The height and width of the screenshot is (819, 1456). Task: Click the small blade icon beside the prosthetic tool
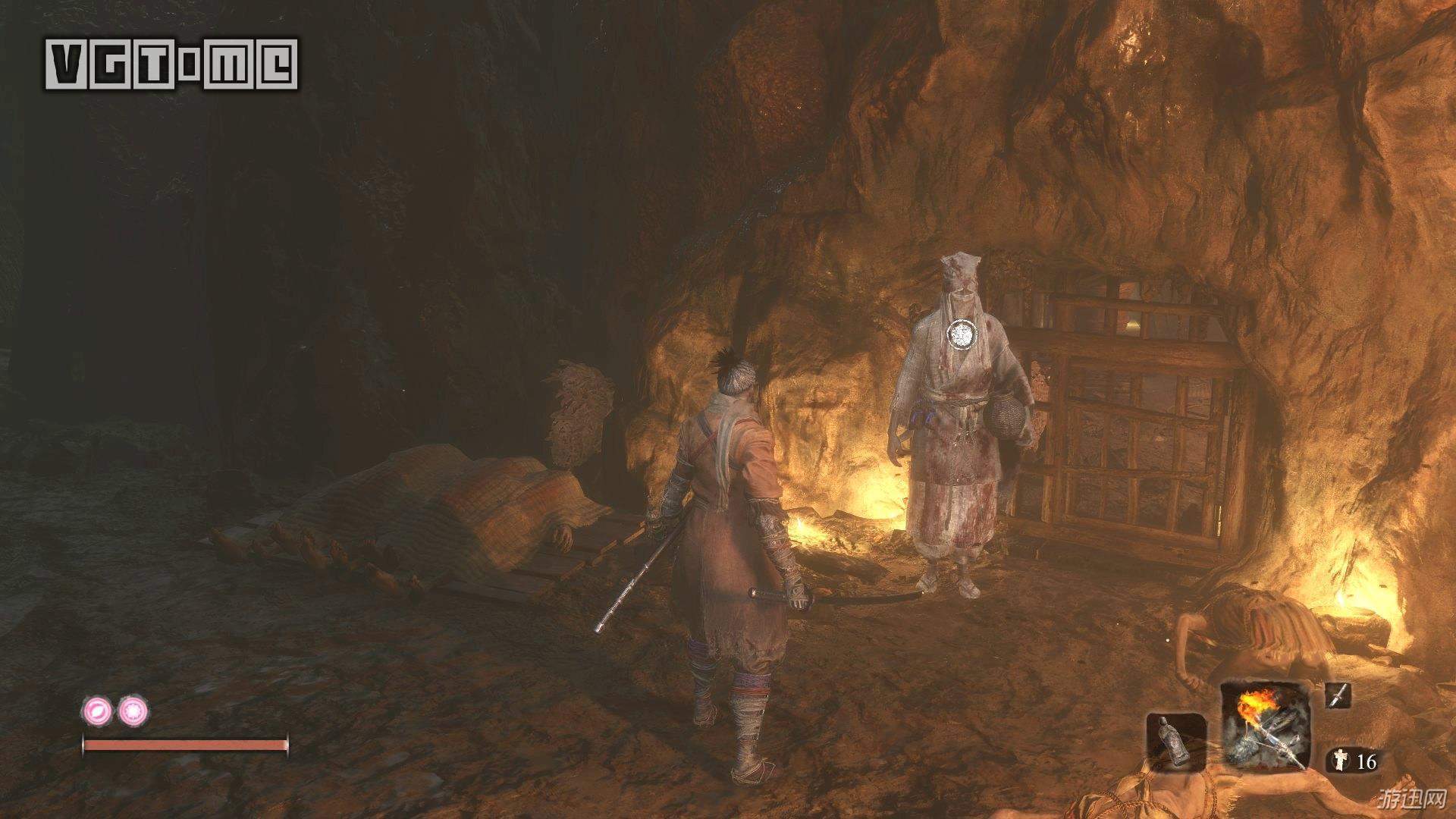(1338, 695)
